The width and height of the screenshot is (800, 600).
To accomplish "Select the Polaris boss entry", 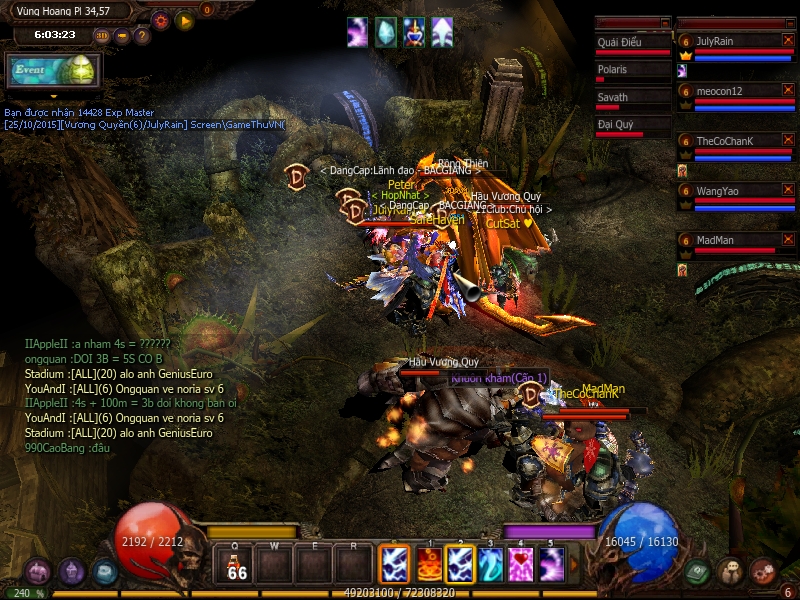I will click(632, 70).
